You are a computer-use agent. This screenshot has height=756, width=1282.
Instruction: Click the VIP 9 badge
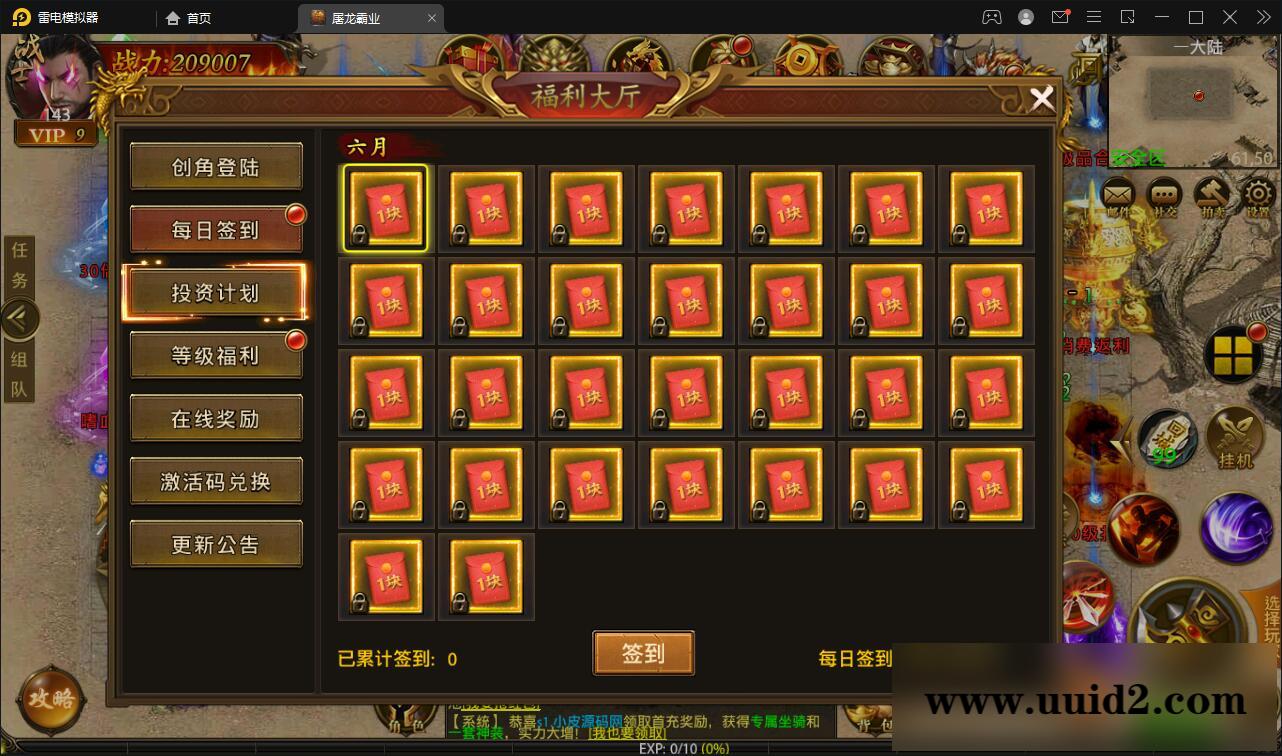click(x=57, y=133)
